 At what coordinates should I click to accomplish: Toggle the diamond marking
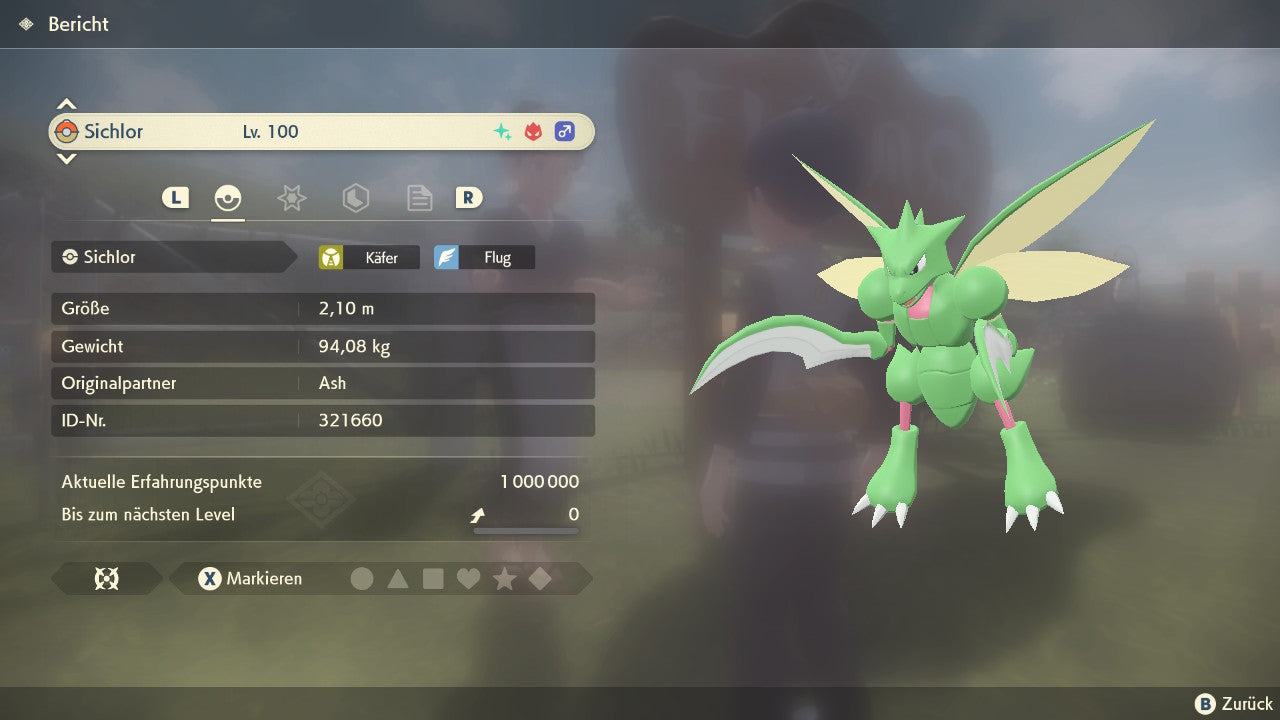point(540,579)
